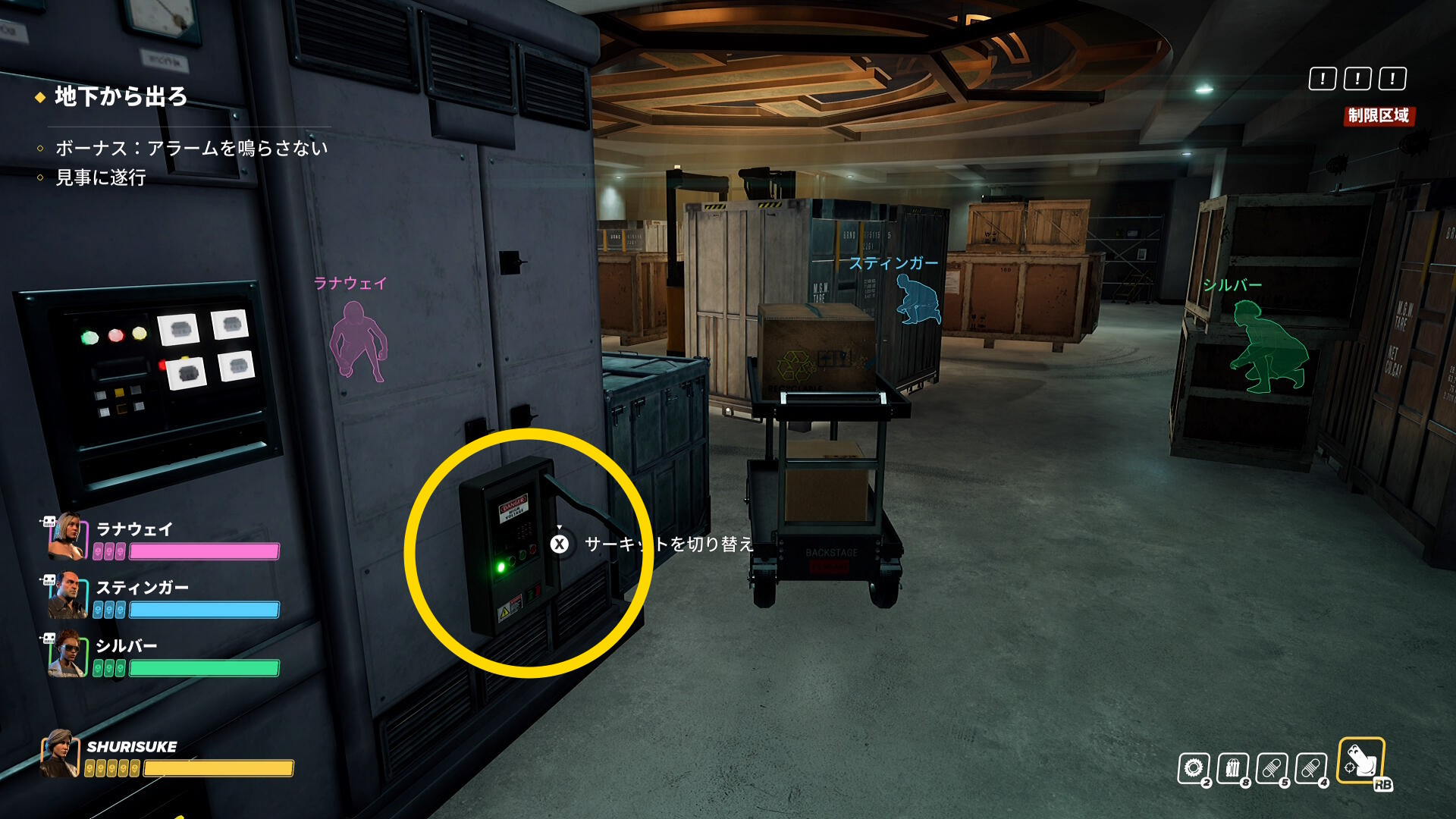The width and height of the screenshot is (1456, 819).
Task: Select the rope coil slot with count 5
Action: point(1272,768)
